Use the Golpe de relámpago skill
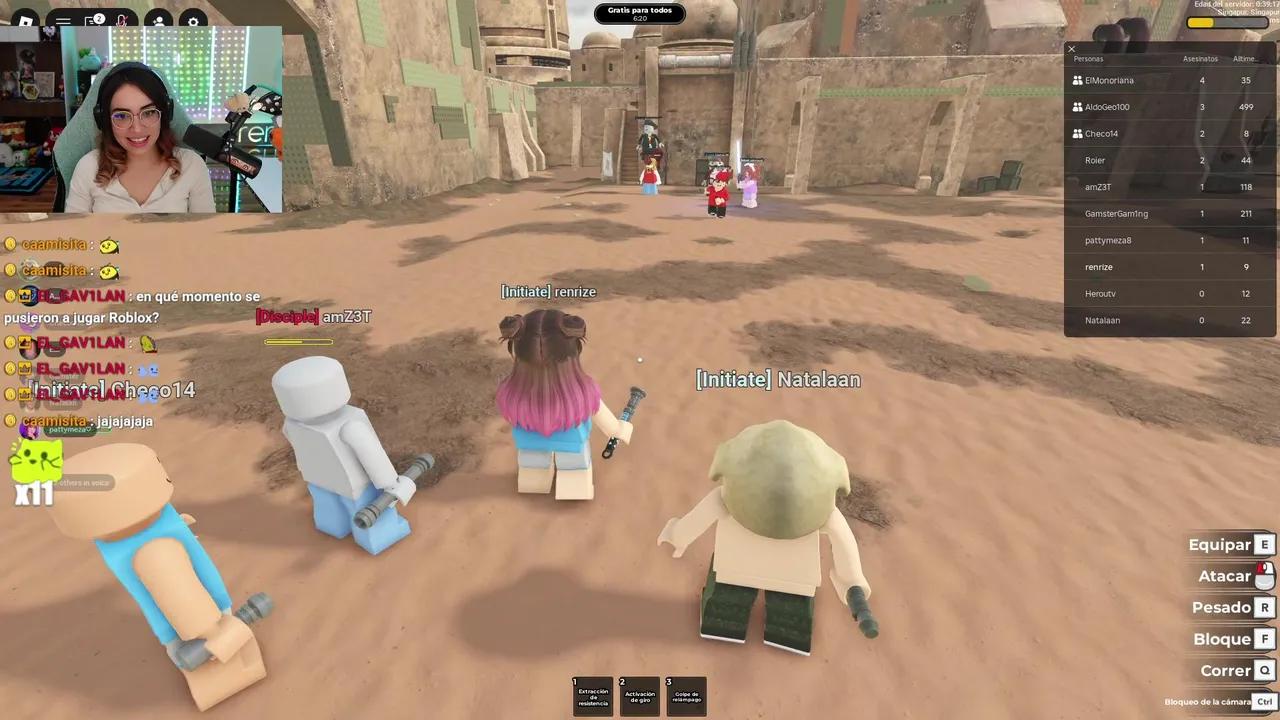1280x720 pixels. coord(686,694)
